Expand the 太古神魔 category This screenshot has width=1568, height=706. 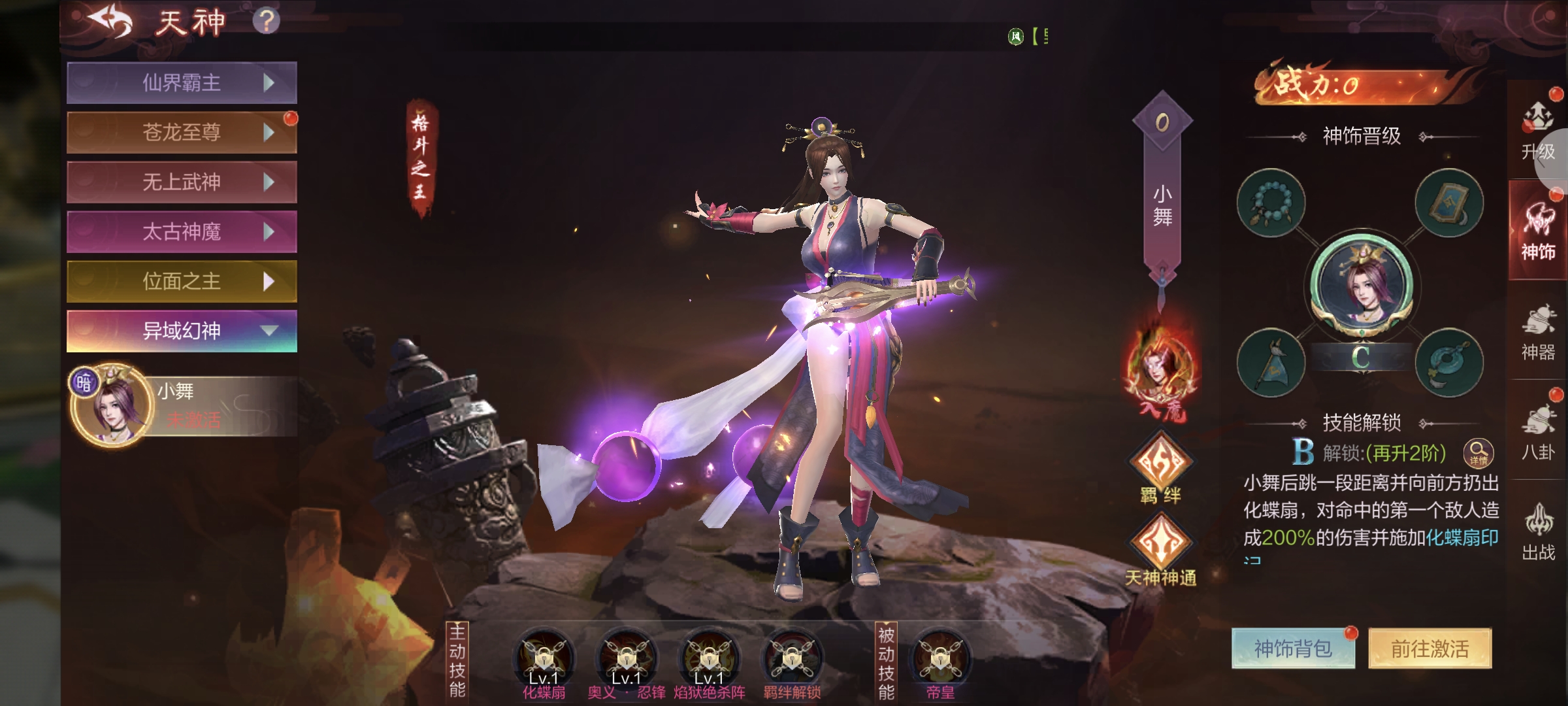click(182, 232)
